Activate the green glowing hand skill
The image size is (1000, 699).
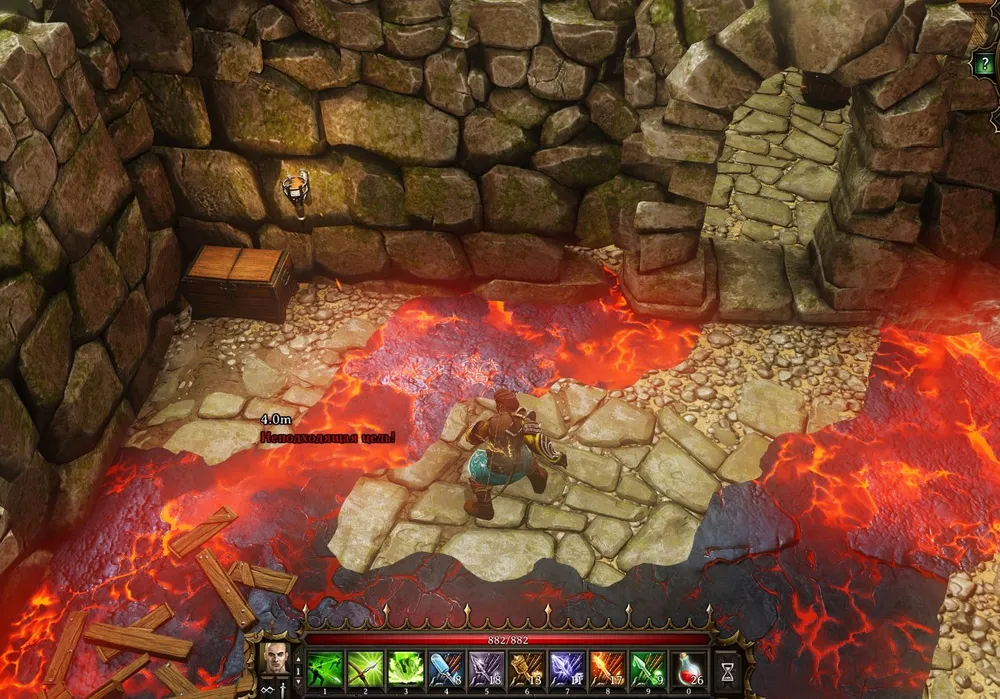[x=404, y=667]
